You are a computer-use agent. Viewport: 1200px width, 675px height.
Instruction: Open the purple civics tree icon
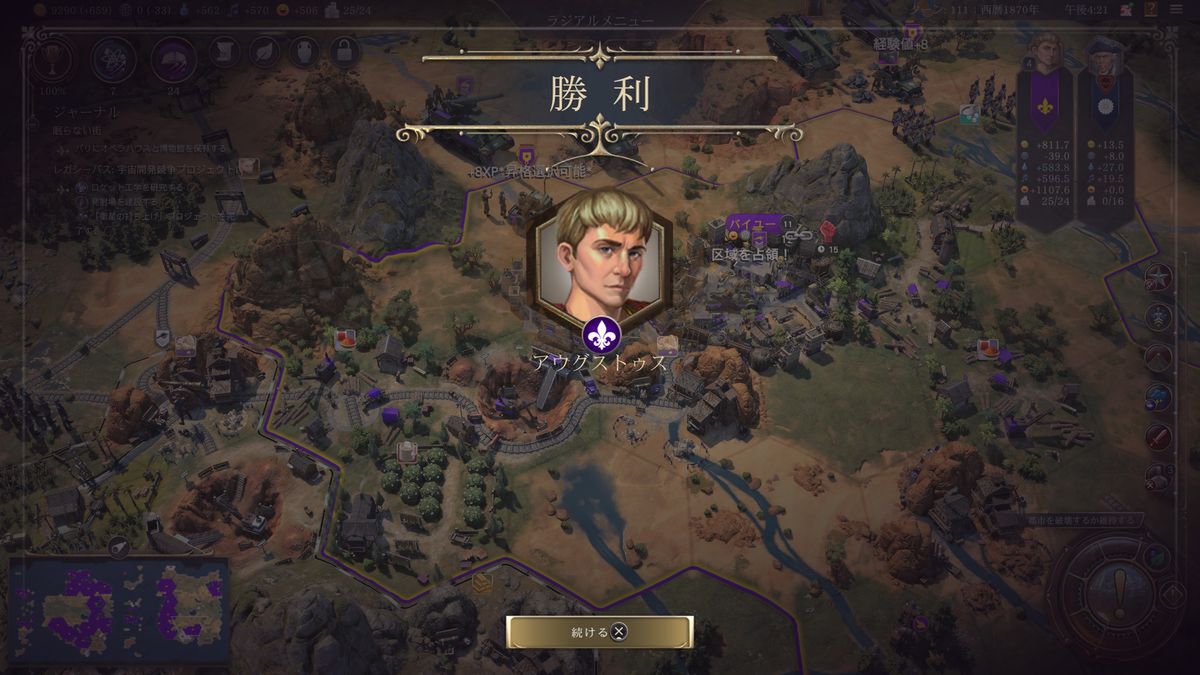[x=173, y=60]
